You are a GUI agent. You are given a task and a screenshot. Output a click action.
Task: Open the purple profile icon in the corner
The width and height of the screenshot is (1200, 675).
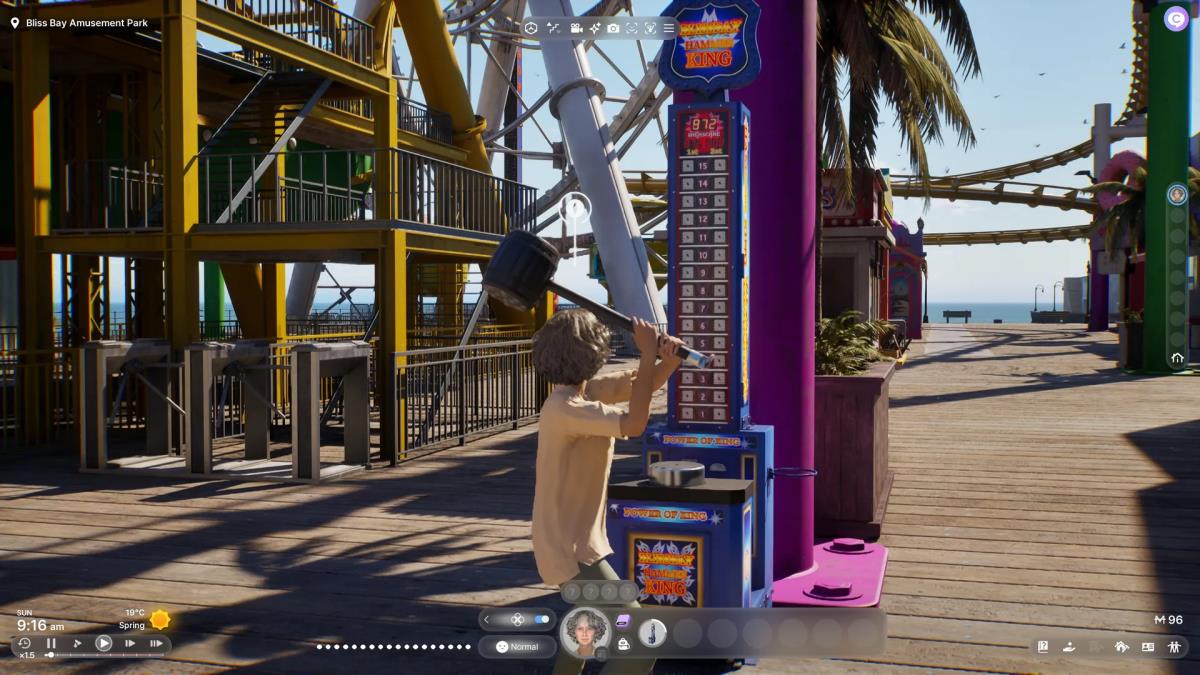1176,18
